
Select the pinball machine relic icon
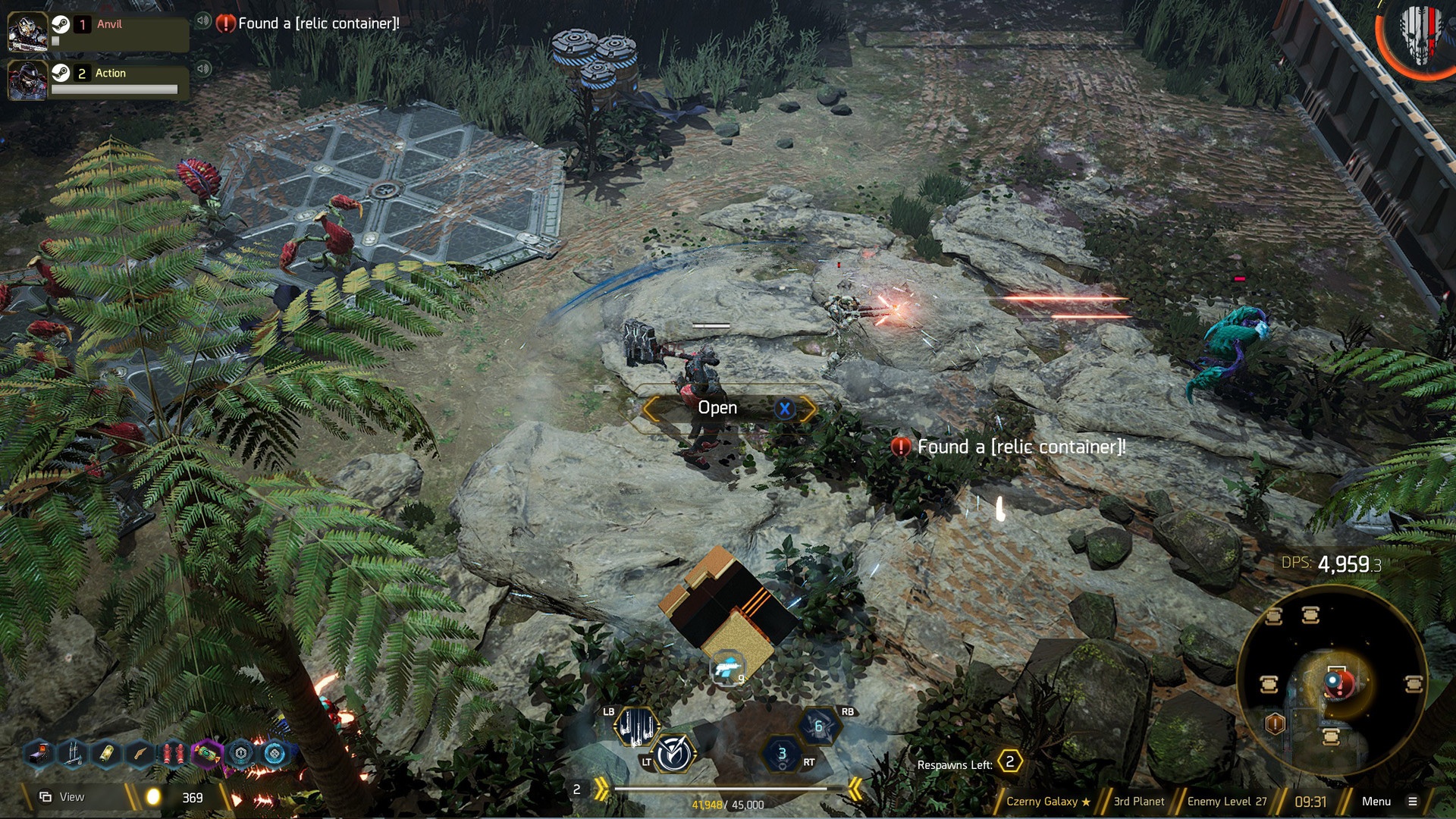click(39, 754)
